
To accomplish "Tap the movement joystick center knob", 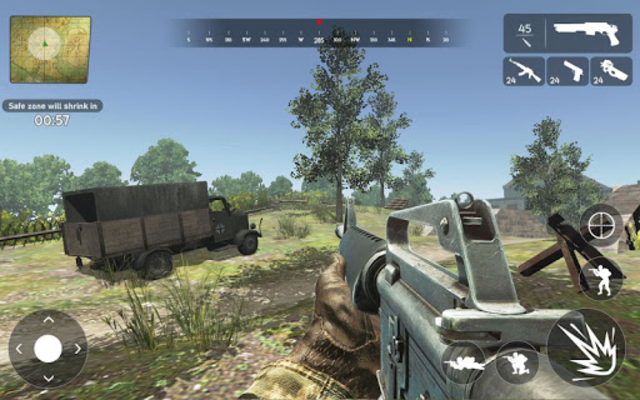I will [48, 348].
